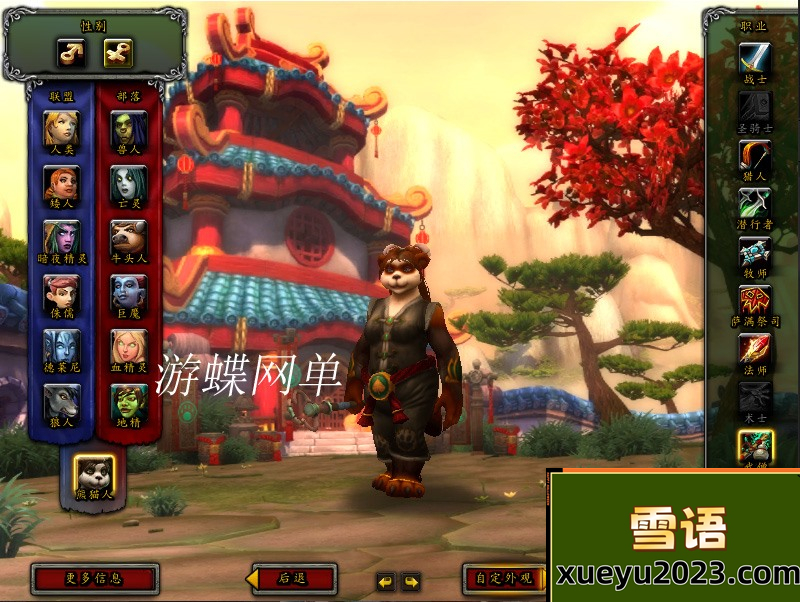Select the Hunter (猎人) class icon
This screenshot has height=602, width=800.
point(755,155)
